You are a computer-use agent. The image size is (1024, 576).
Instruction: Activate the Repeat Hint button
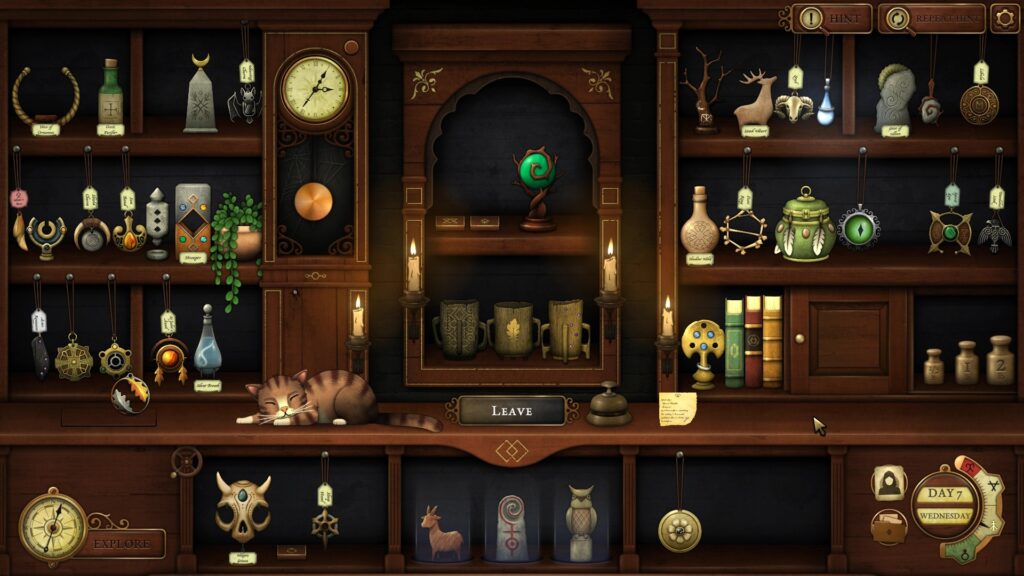click(x=930, y=18)
